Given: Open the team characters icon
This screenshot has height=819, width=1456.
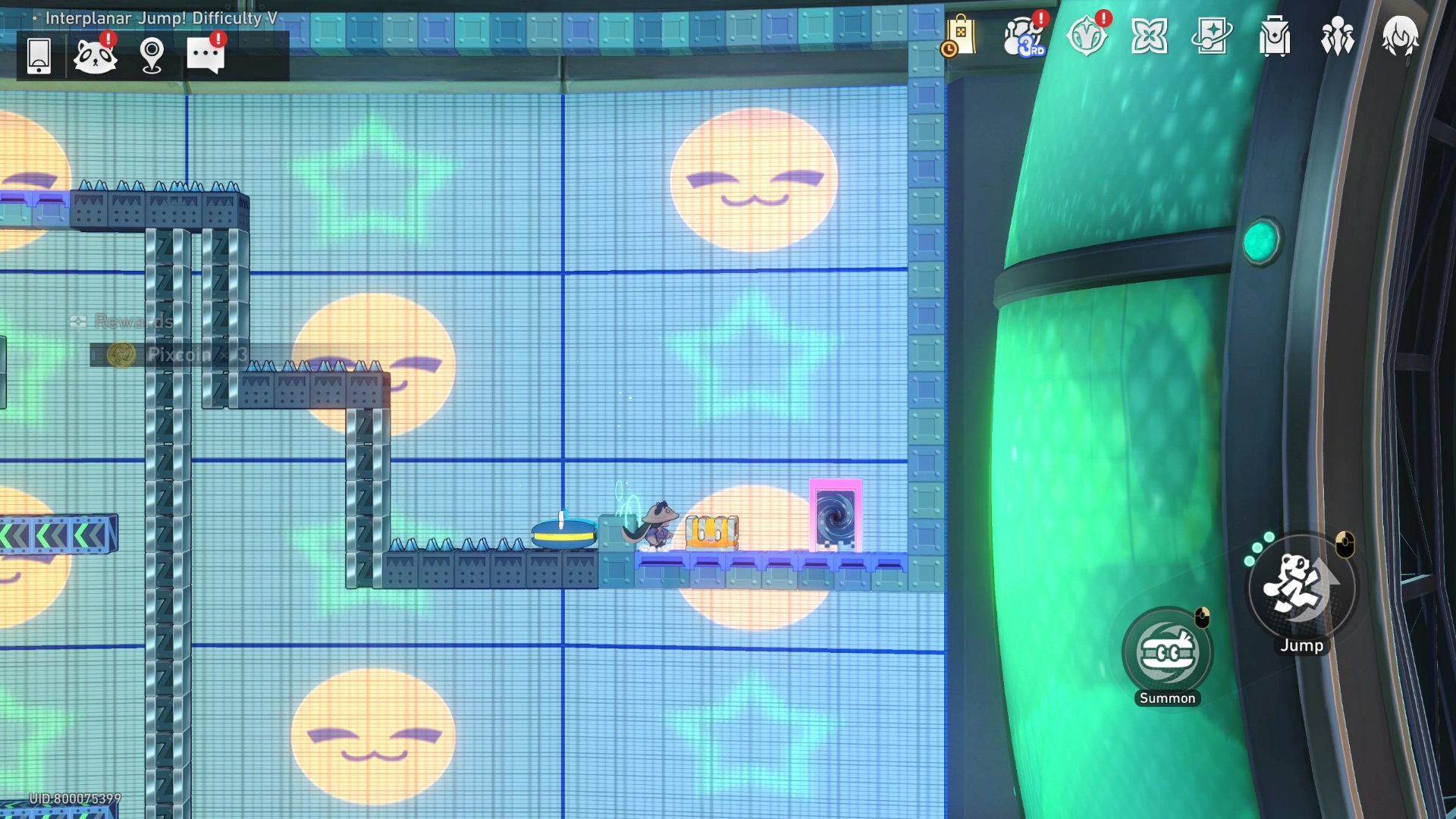Looking at the screenshot, I should 1337,36.
